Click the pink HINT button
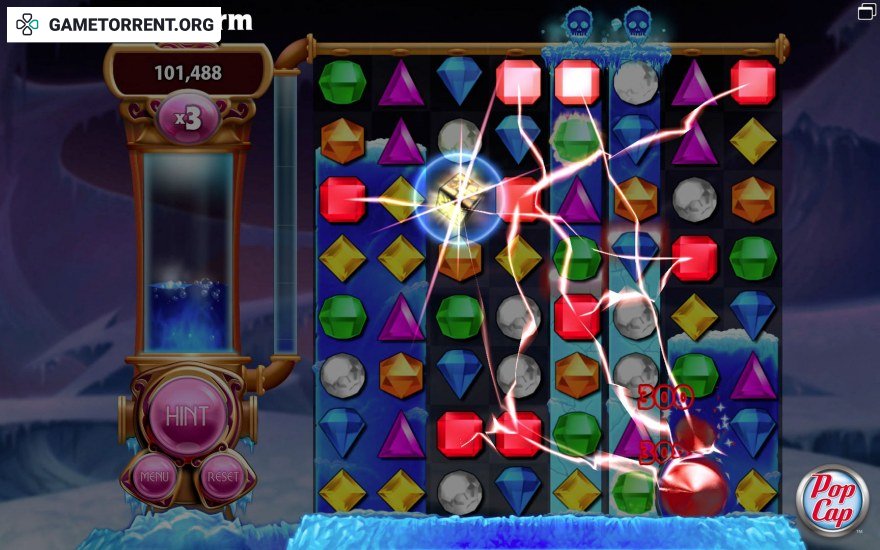 click(x=186, y=414)
